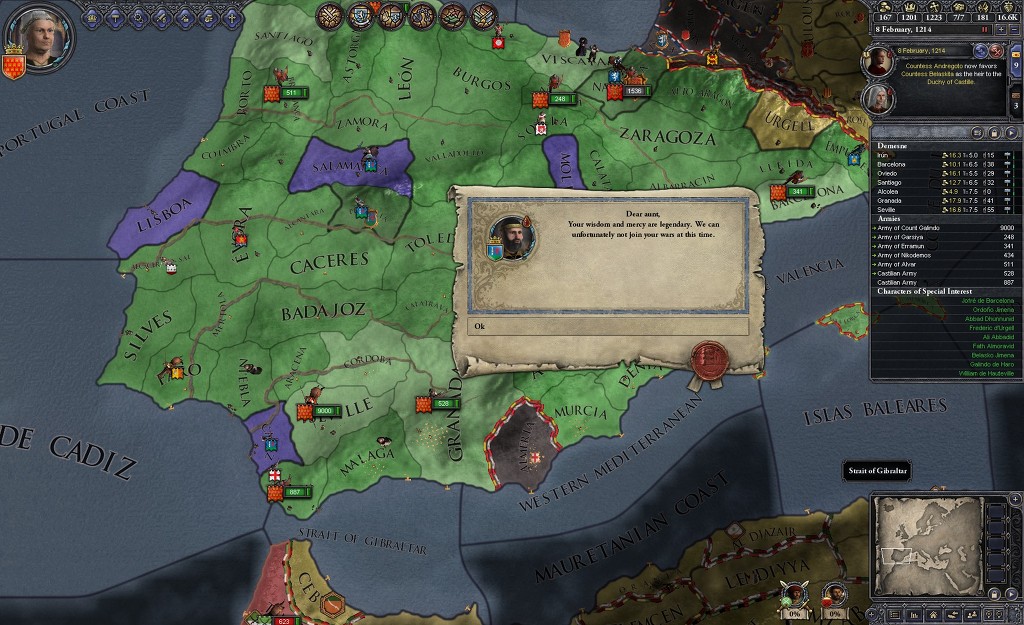This screenshot has width=1024, height=625.
Task: Click the first war score portrait showing 0%
Action: coord(793,597)
